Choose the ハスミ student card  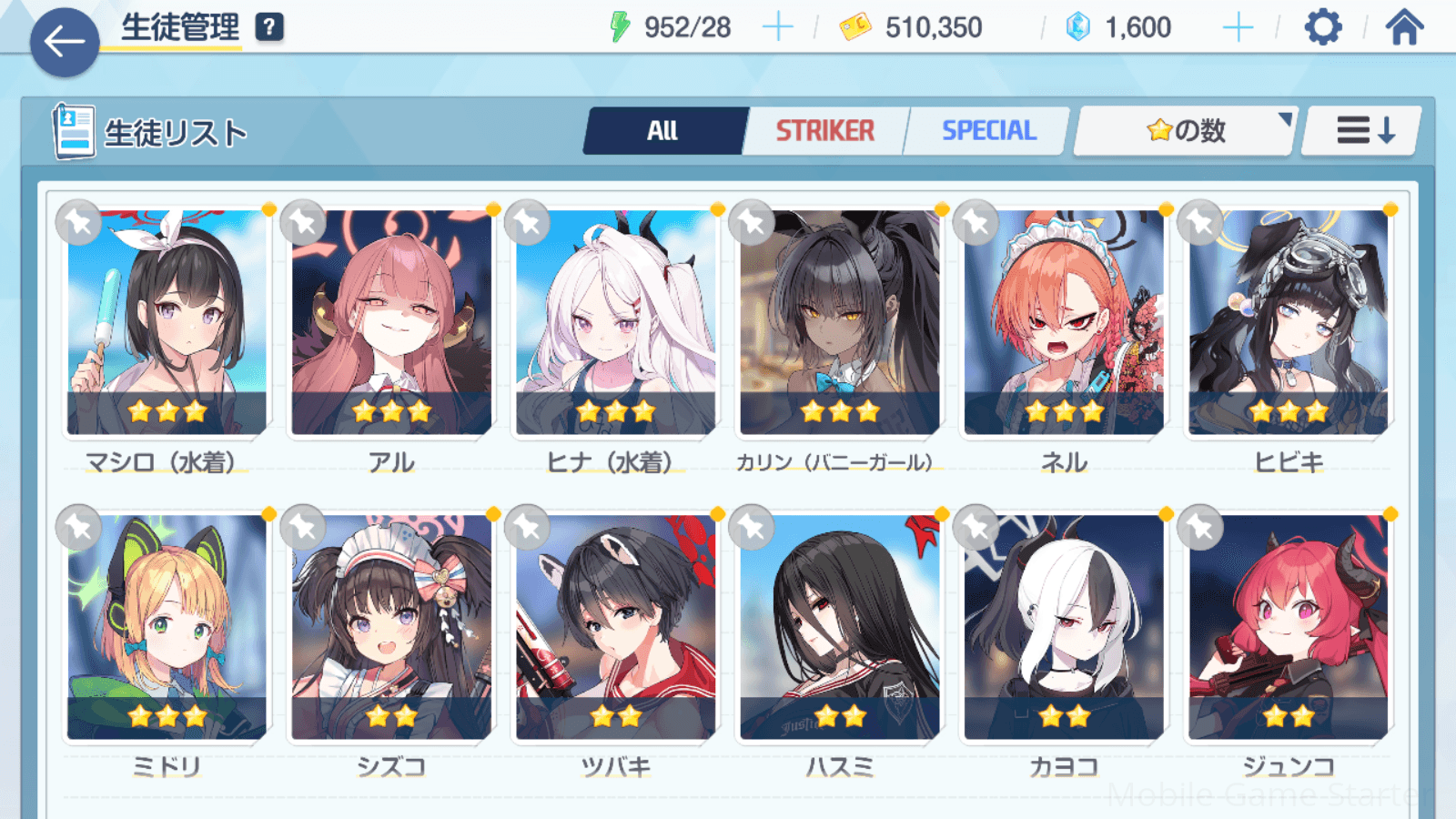(x=839, y=628)
